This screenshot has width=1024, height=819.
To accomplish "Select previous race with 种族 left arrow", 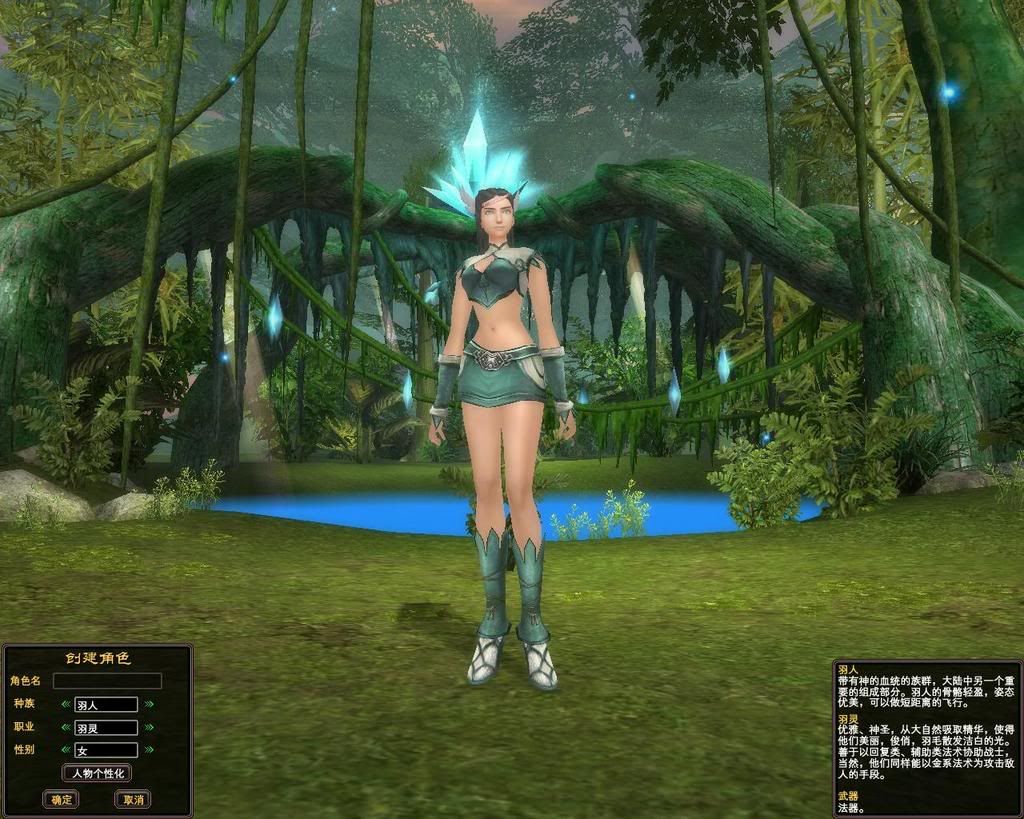I will (x=66, y=705).
